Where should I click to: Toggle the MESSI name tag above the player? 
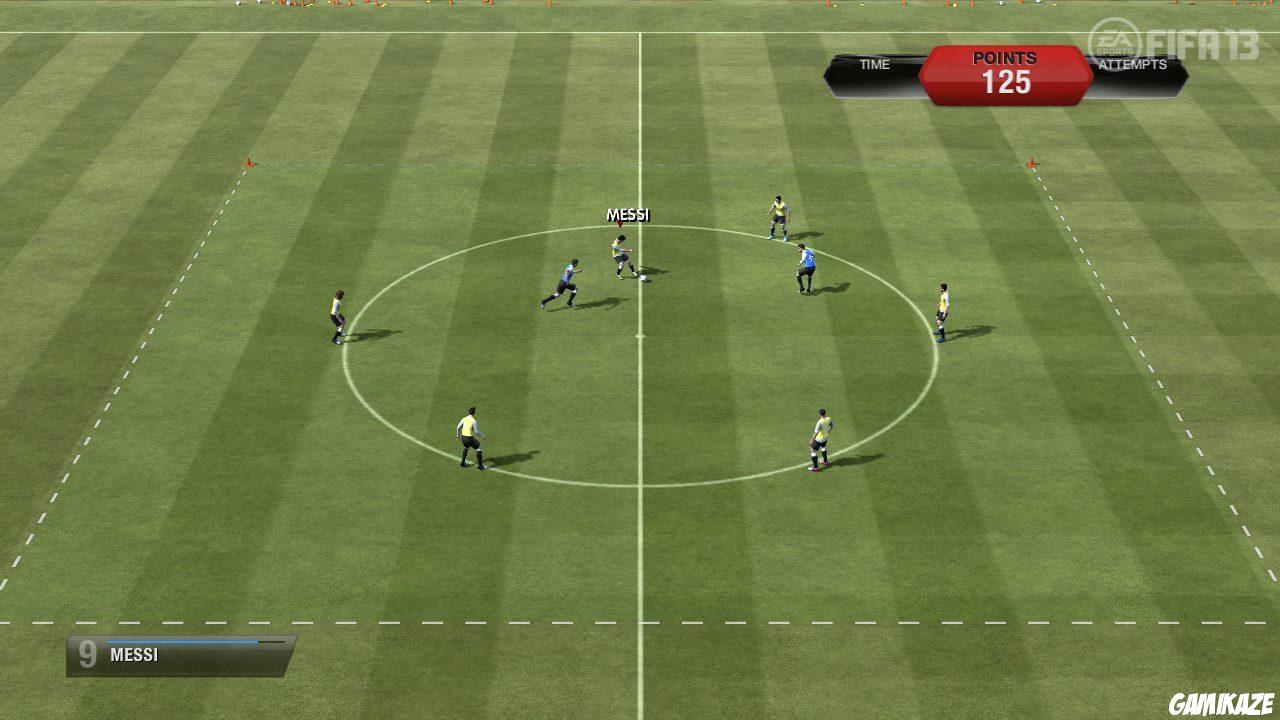click(628, 214)
